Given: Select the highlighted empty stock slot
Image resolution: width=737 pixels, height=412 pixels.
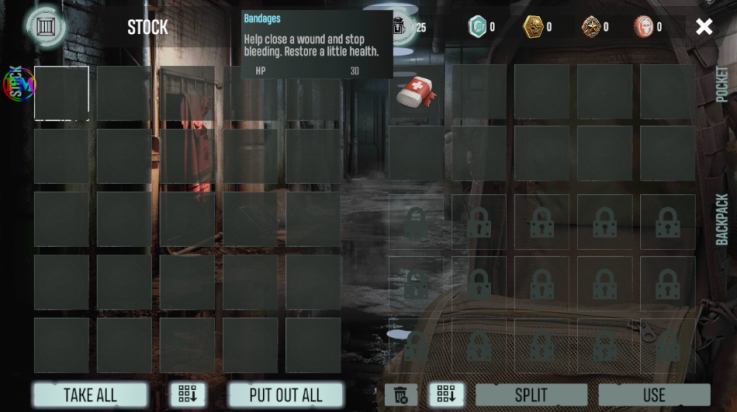Looking at the screenshot, I should coord(61,94).
